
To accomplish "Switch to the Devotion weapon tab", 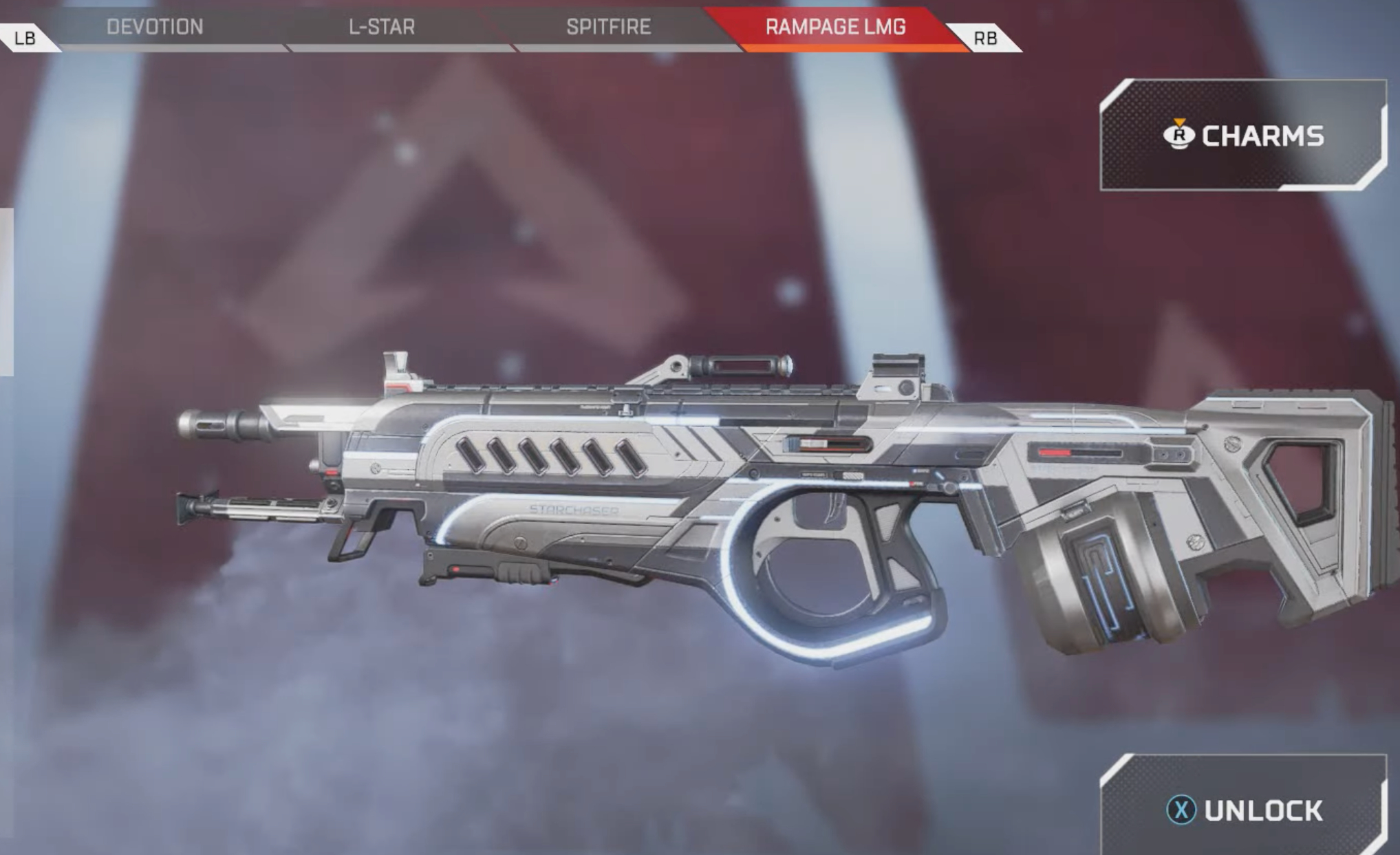I will (x=155, y=28).
